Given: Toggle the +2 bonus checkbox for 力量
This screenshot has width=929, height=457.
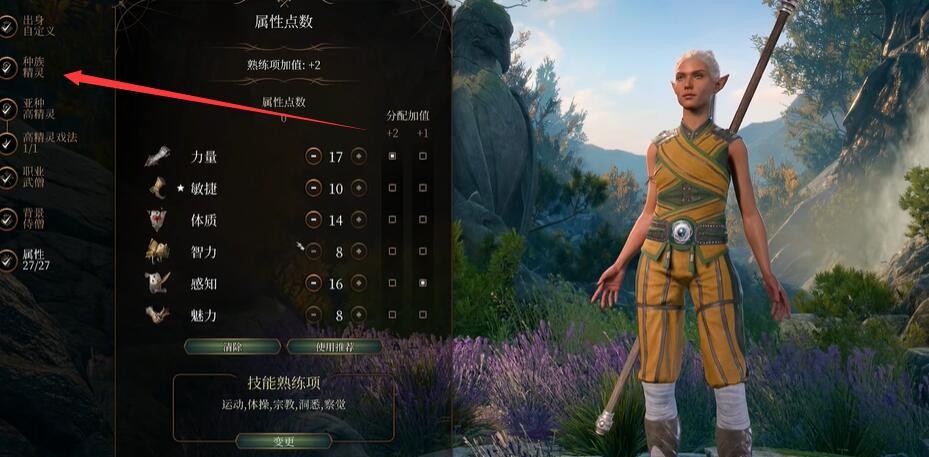Looking at the screenshot, I should (x=392, y=157).
